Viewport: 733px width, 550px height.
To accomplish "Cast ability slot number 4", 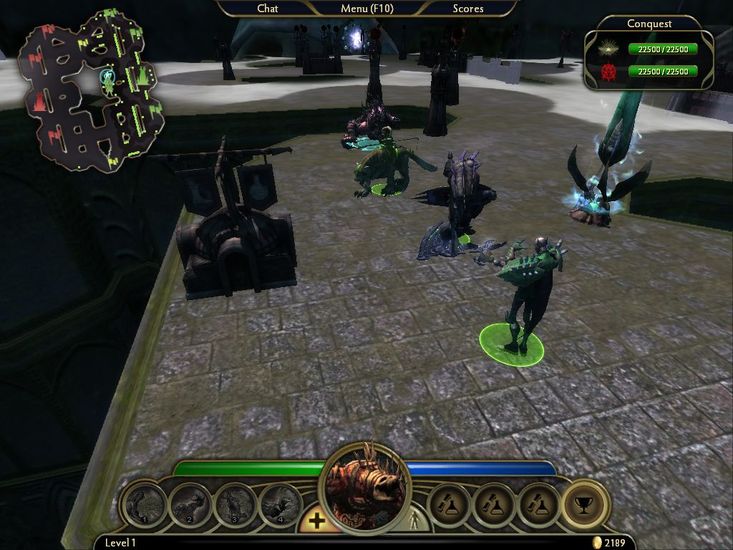I will [x=280, y=504].
